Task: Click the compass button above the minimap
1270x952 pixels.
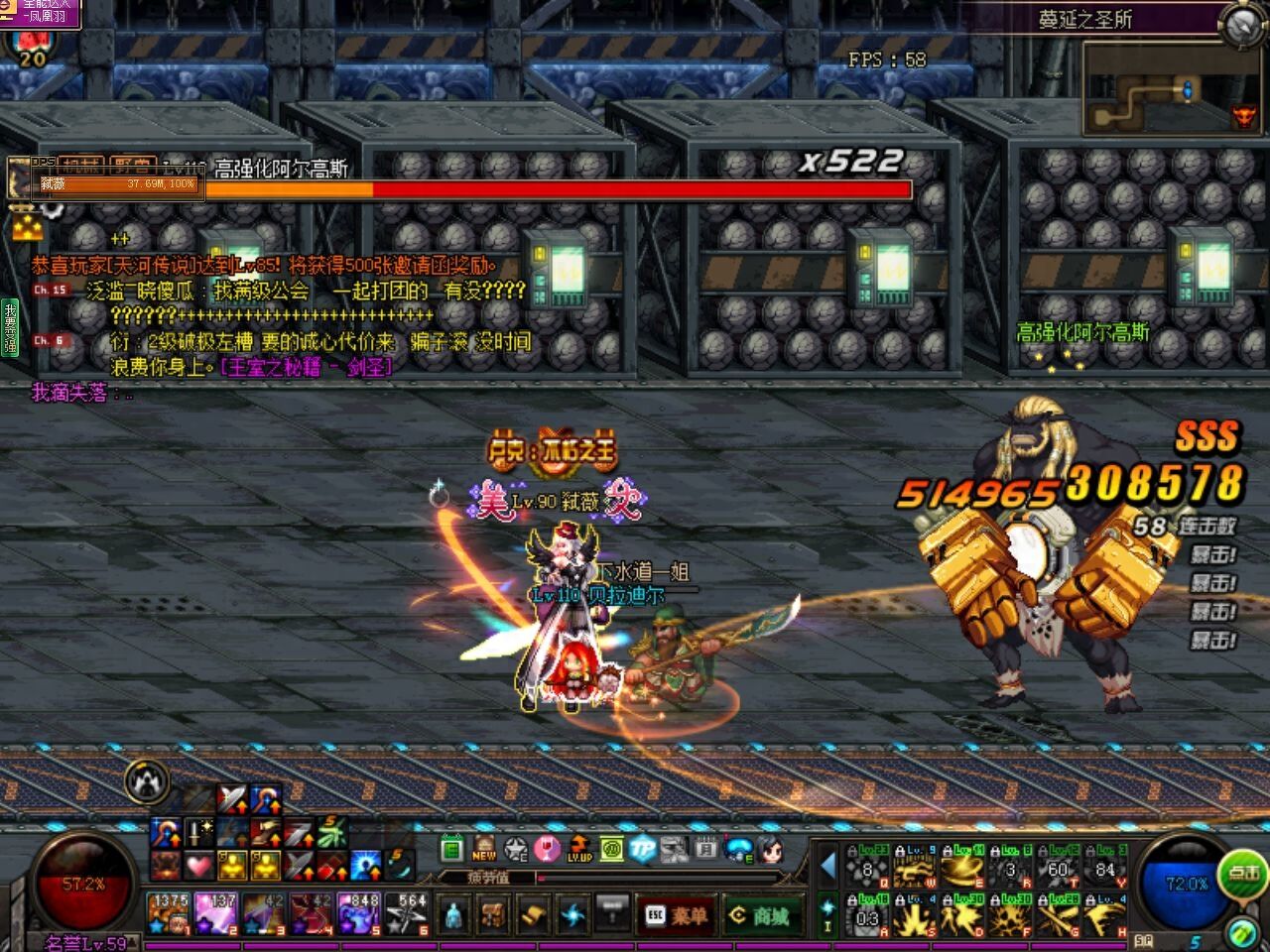Action: pos(1241,26)
